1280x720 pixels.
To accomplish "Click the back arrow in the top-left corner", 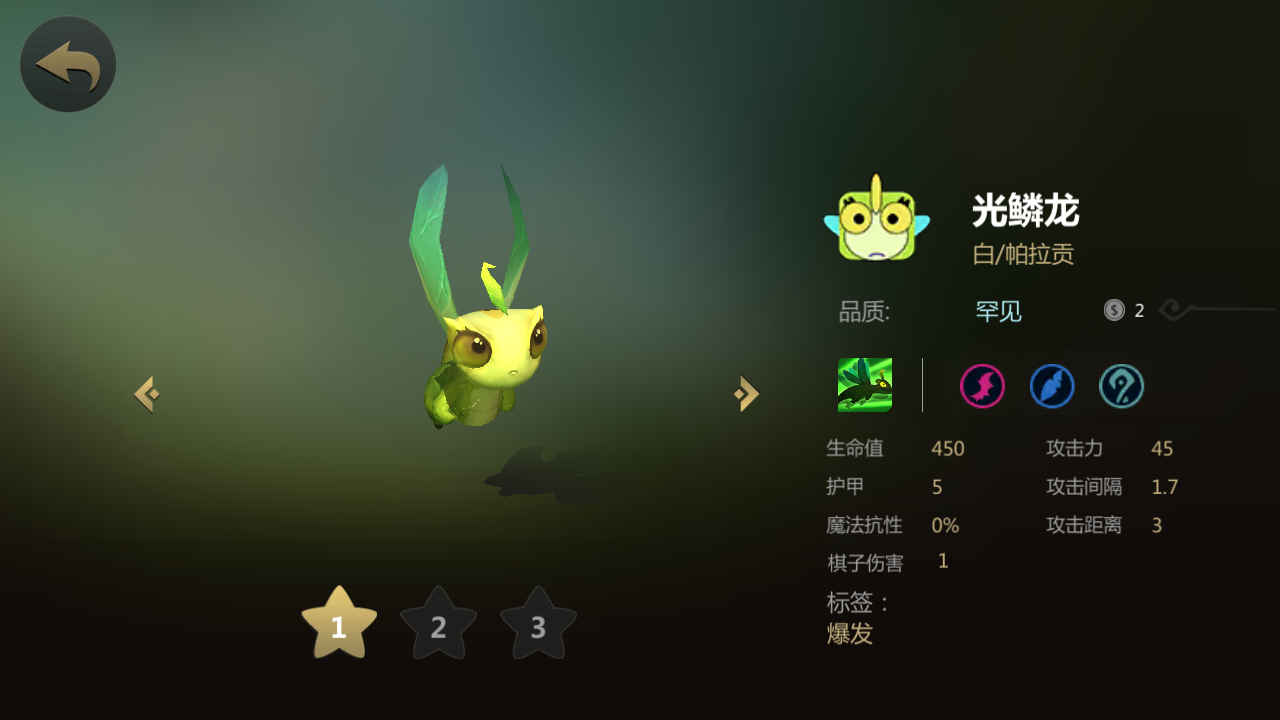I will click(66, 62).
